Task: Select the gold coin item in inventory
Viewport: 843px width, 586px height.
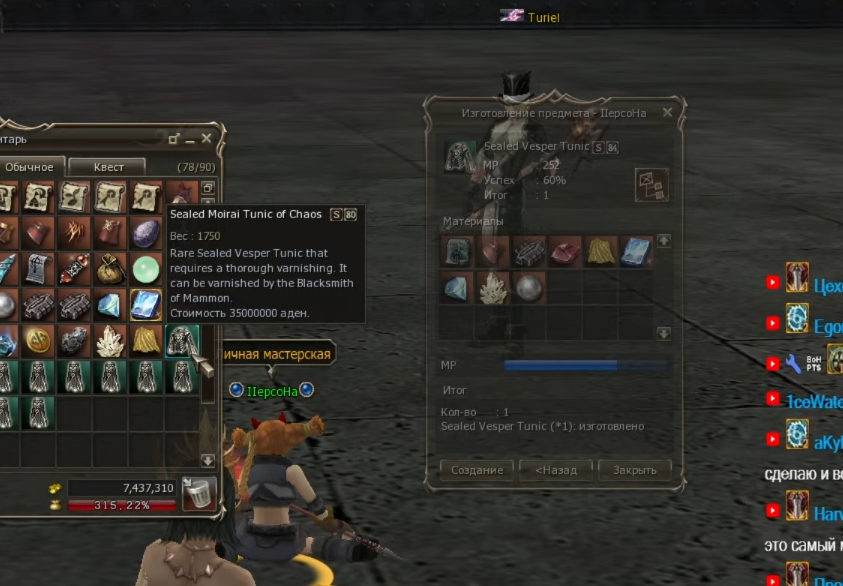Action: click(x=37, y=341)
